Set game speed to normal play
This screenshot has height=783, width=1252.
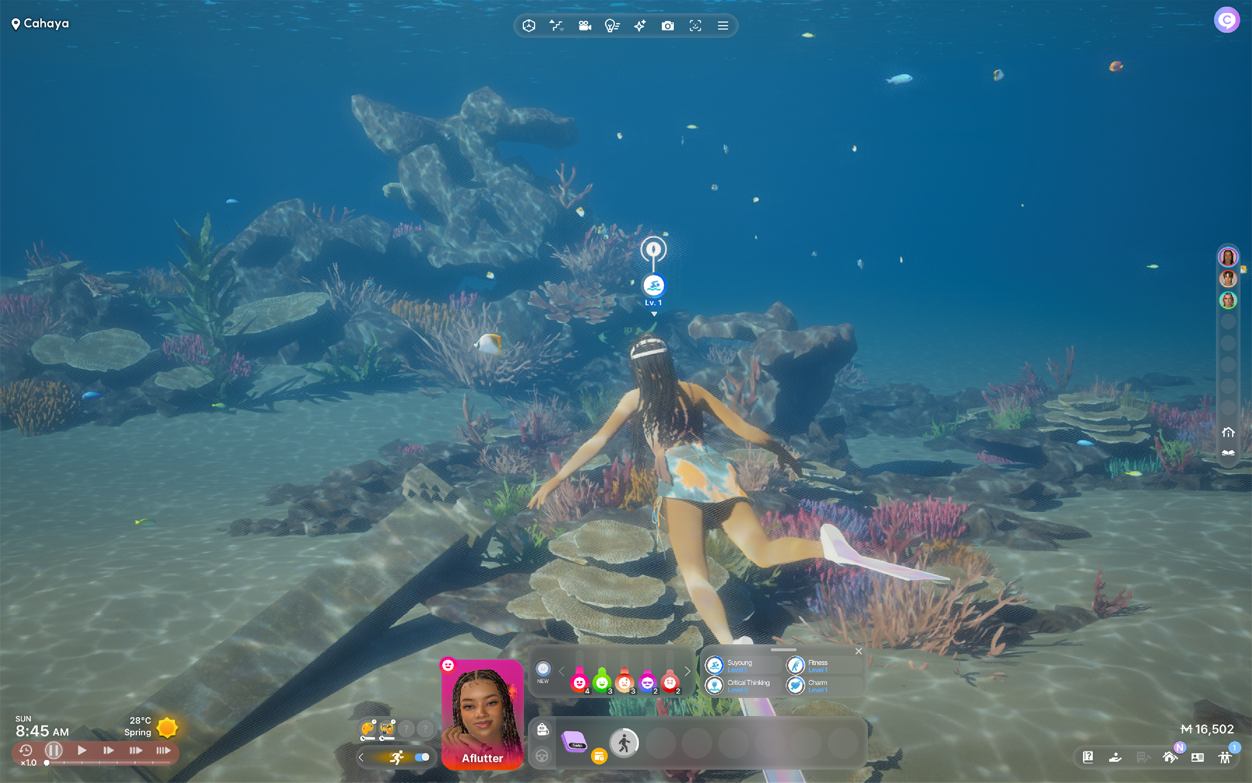[82, 750]
